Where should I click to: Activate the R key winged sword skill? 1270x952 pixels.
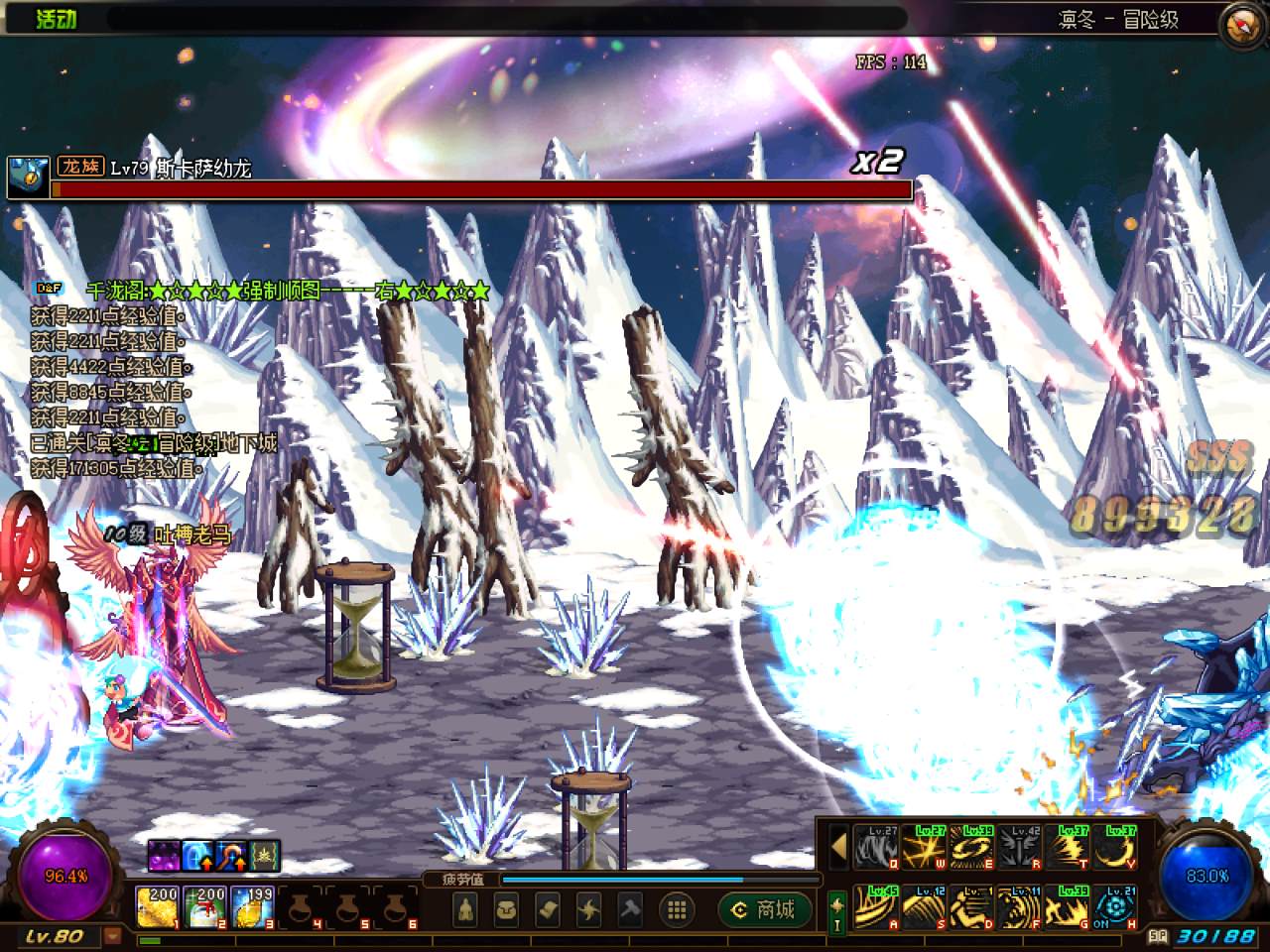[x=1020, y=850]
